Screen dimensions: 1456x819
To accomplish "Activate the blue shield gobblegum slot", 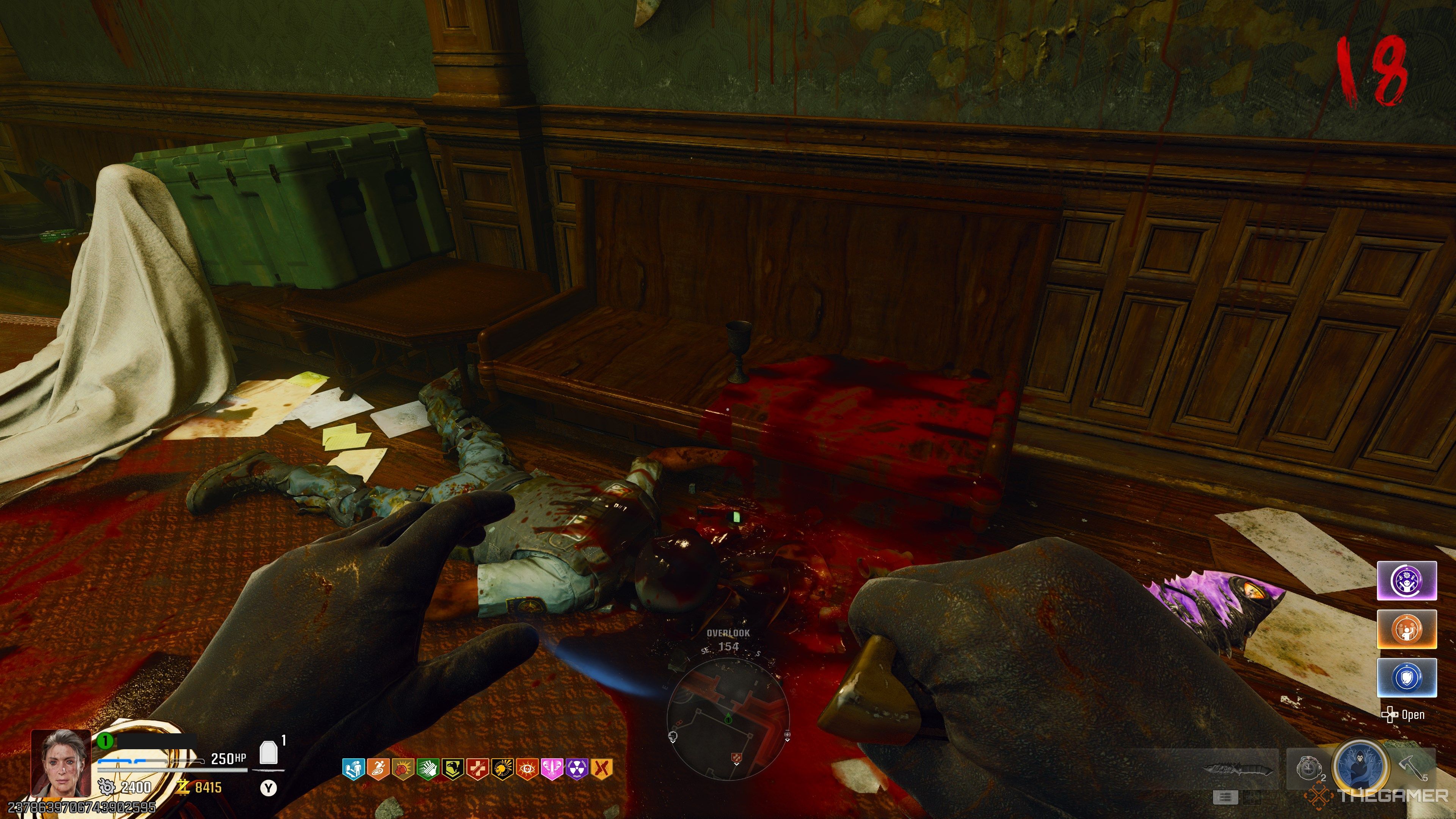I will pyautogui.click(x=1406, y=677).
